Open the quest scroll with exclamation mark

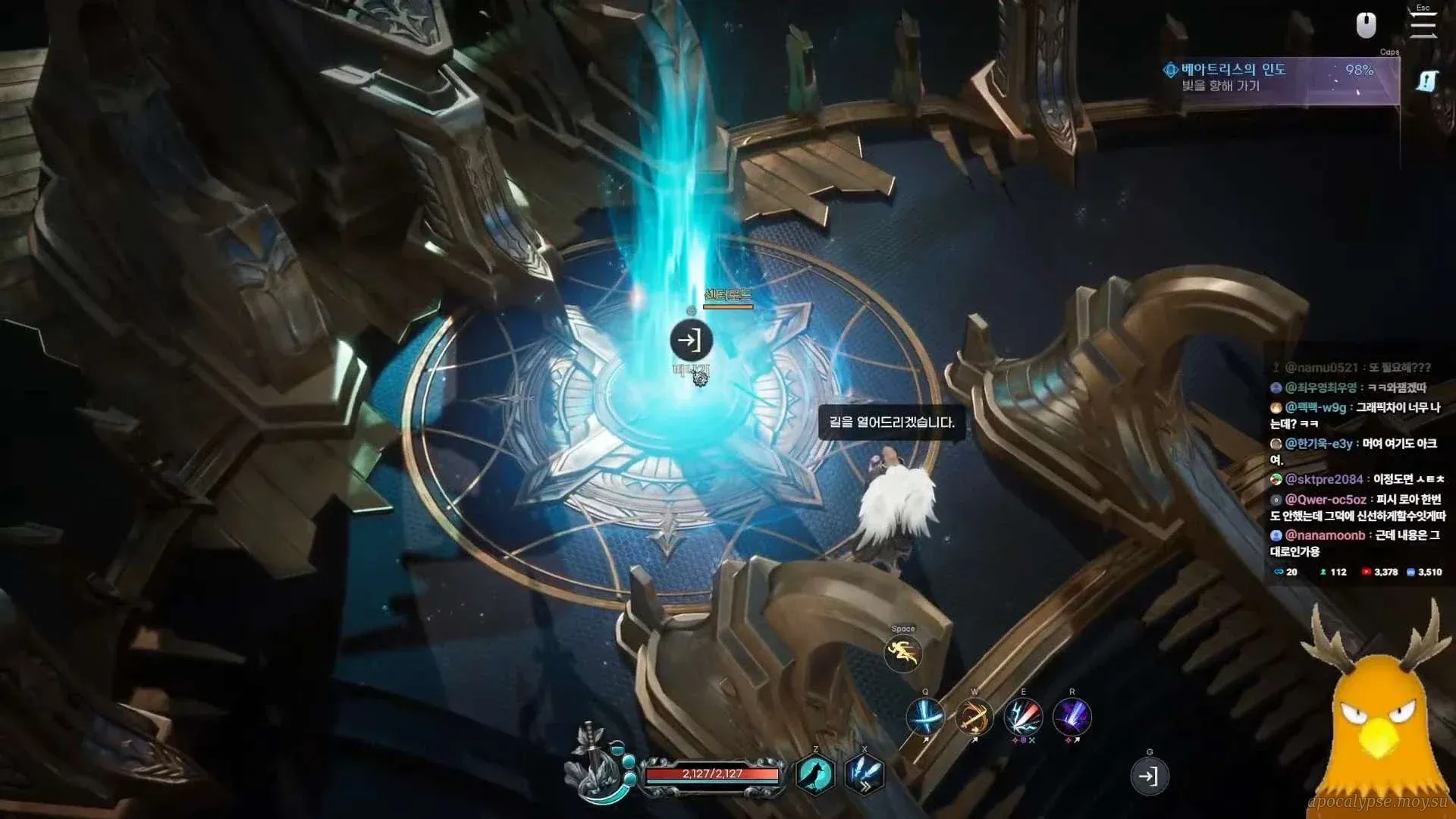pyautogui.click(x=1426, y=81)
